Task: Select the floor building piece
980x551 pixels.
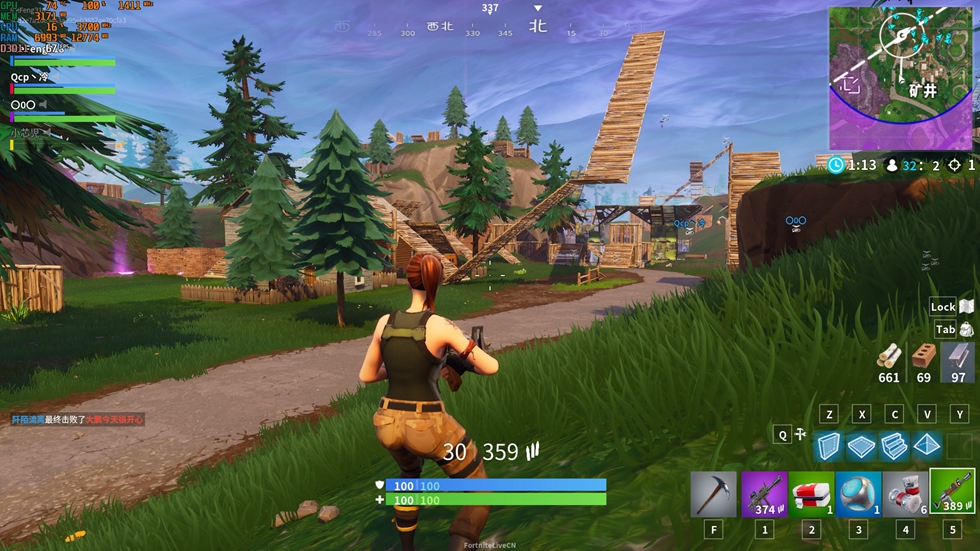Action: 861,446
